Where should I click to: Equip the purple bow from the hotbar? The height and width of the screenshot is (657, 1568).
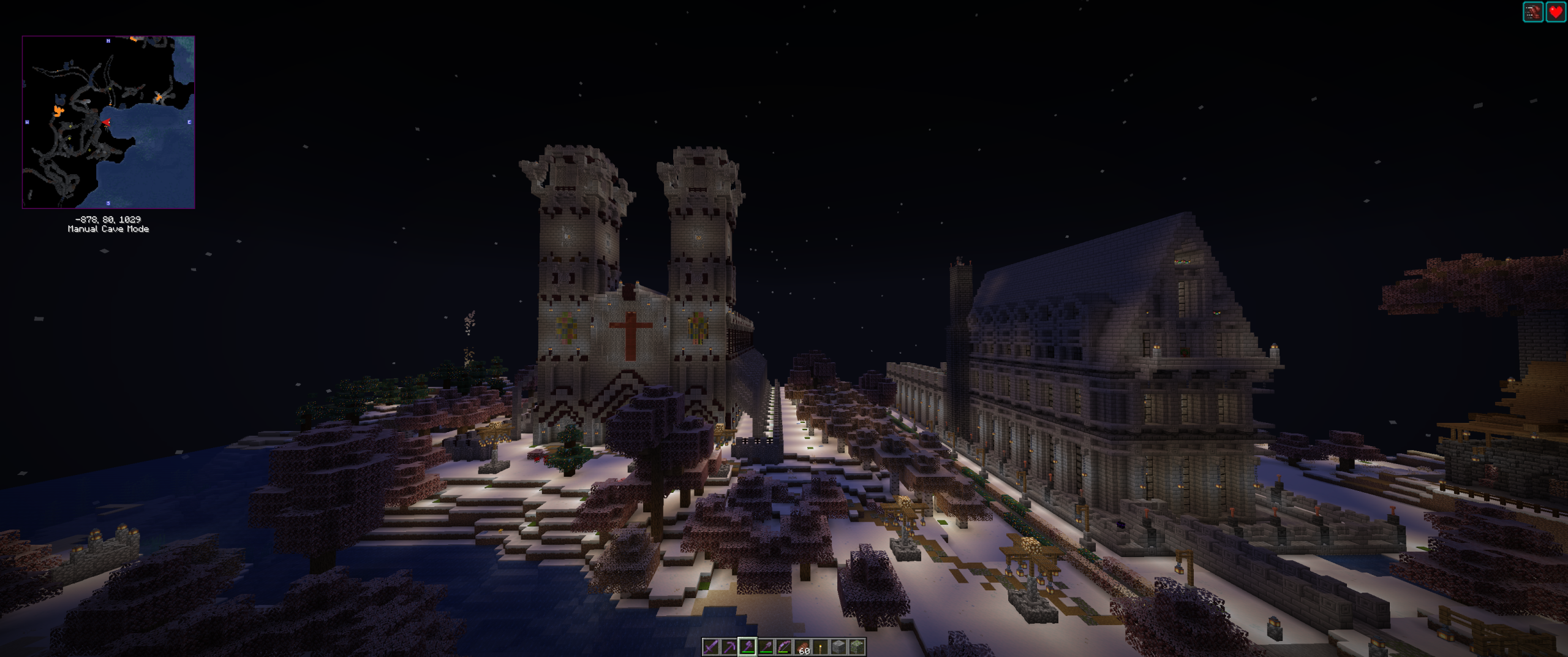pyautogui.click(x=784, y=647)
